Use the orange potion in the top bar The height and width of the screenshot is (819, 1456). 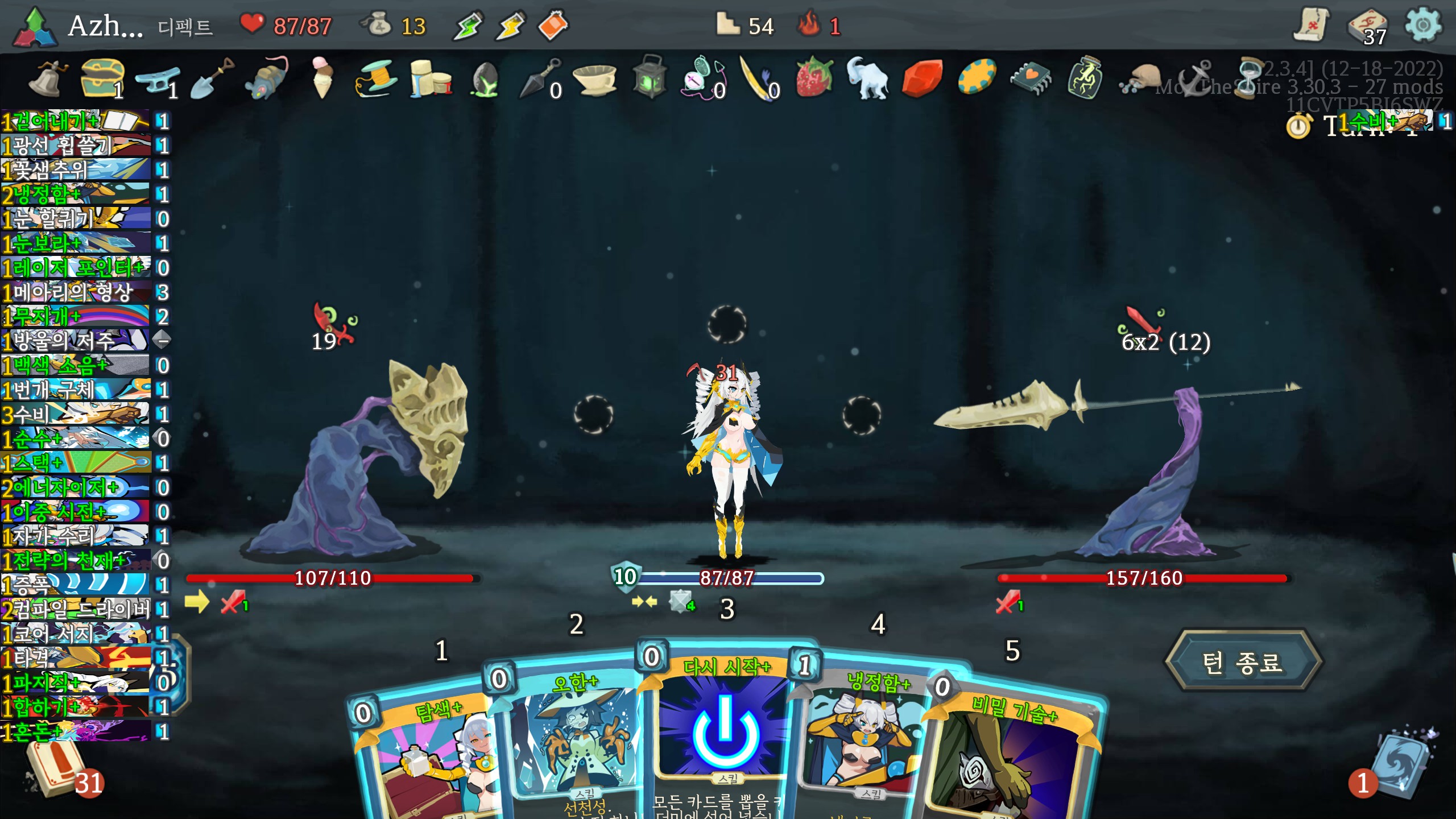pos(553,26)
